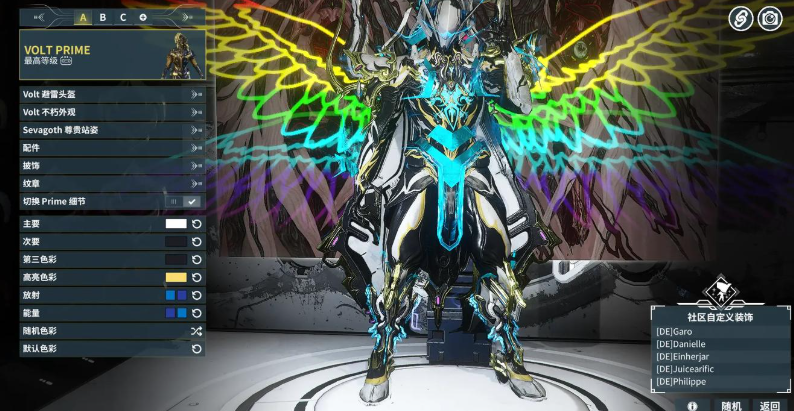Open the Sevagoth 尊贵站姿 animation set
The height and width of the screenshot is (411, 794).
(112, 130)
